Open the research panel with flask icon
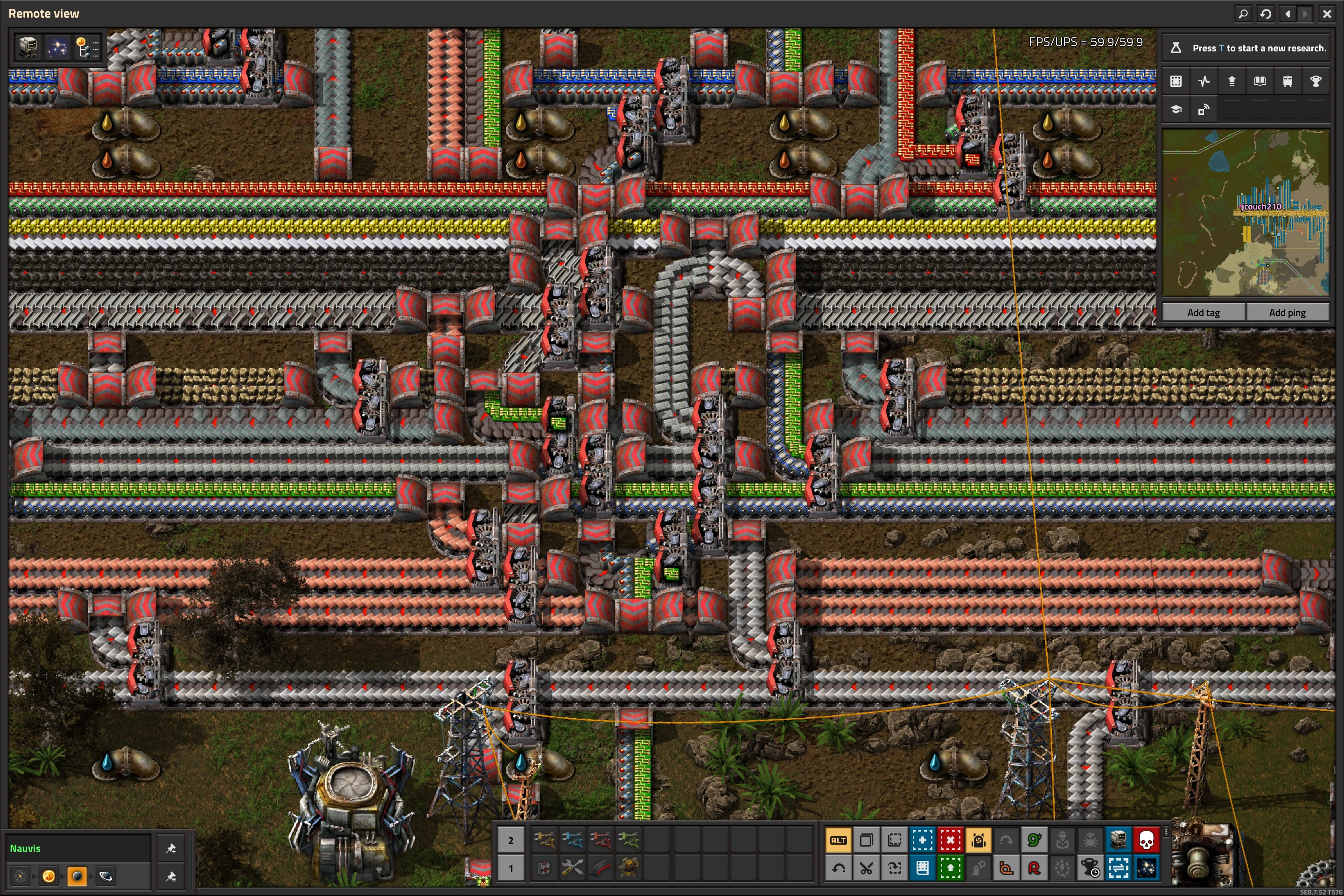 pyautogui.click(x=1176, y=48)
